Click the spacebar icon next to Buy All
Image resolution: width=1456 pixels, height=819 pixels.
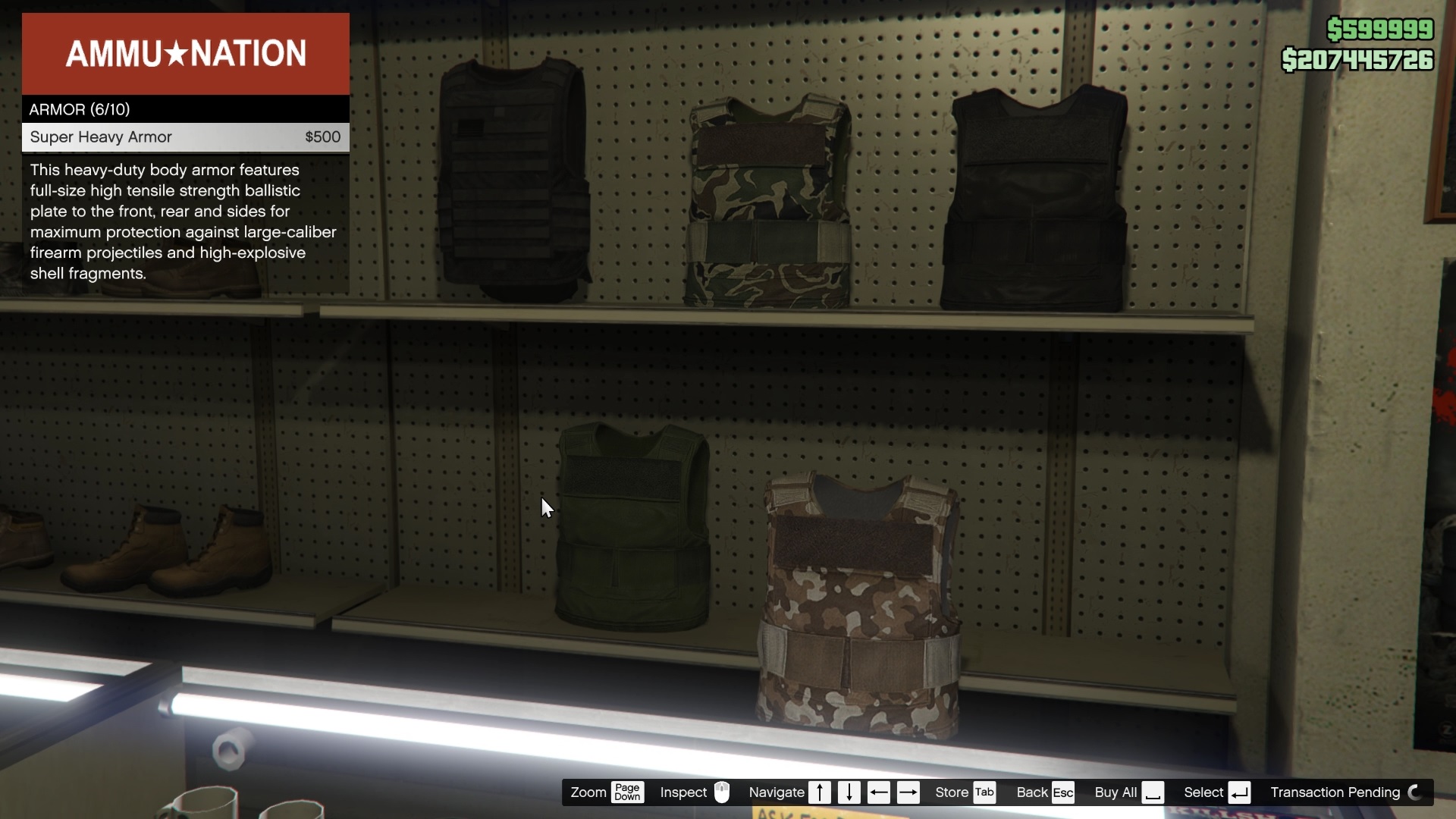(1153, 792)
